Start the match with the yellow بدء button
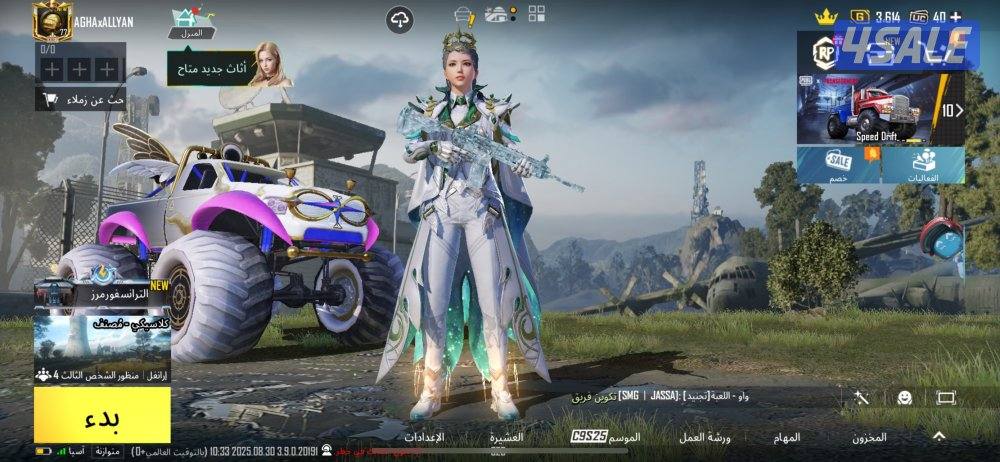The image size is (1000, 462). click(x=102, y=415)
